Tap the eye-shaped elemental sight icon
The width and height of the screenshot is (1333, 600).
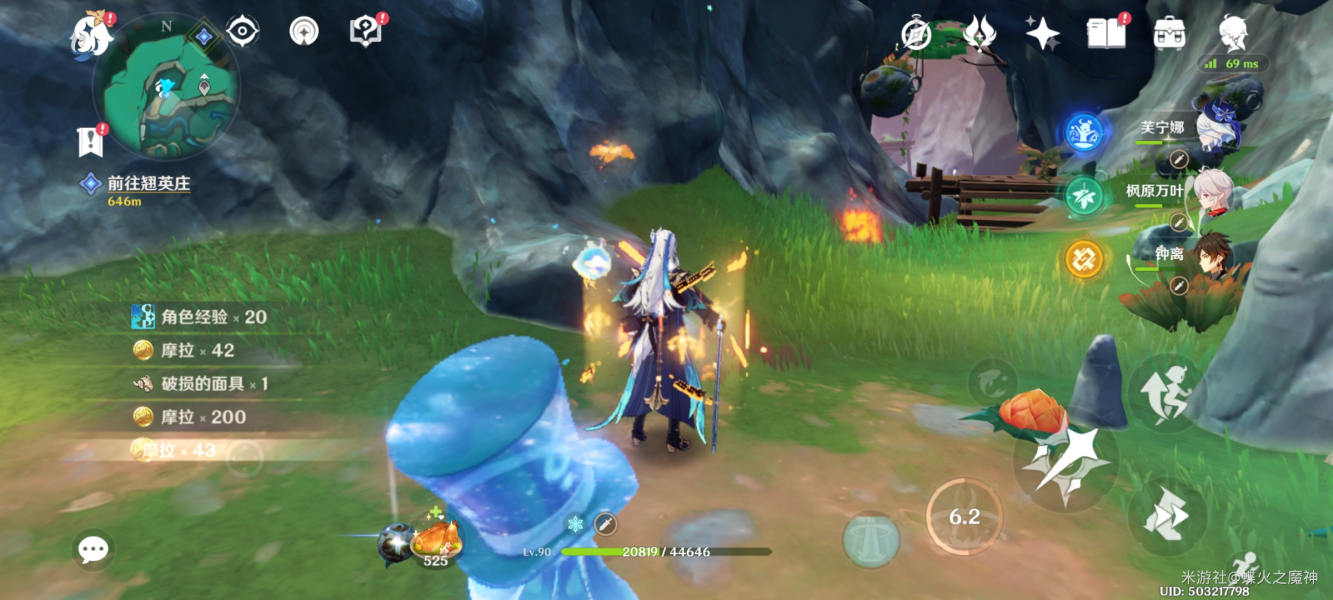(x=242, y=31)
